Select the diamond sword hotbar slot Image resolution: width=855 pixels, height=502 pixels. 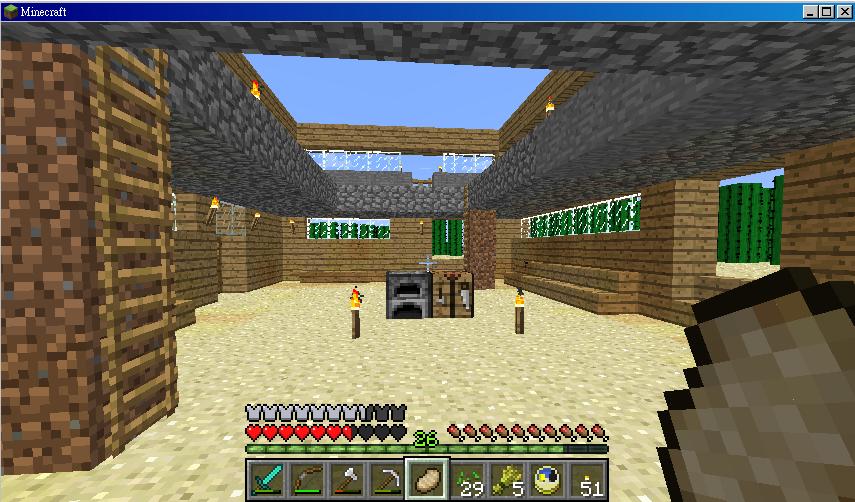click(266, 478)
